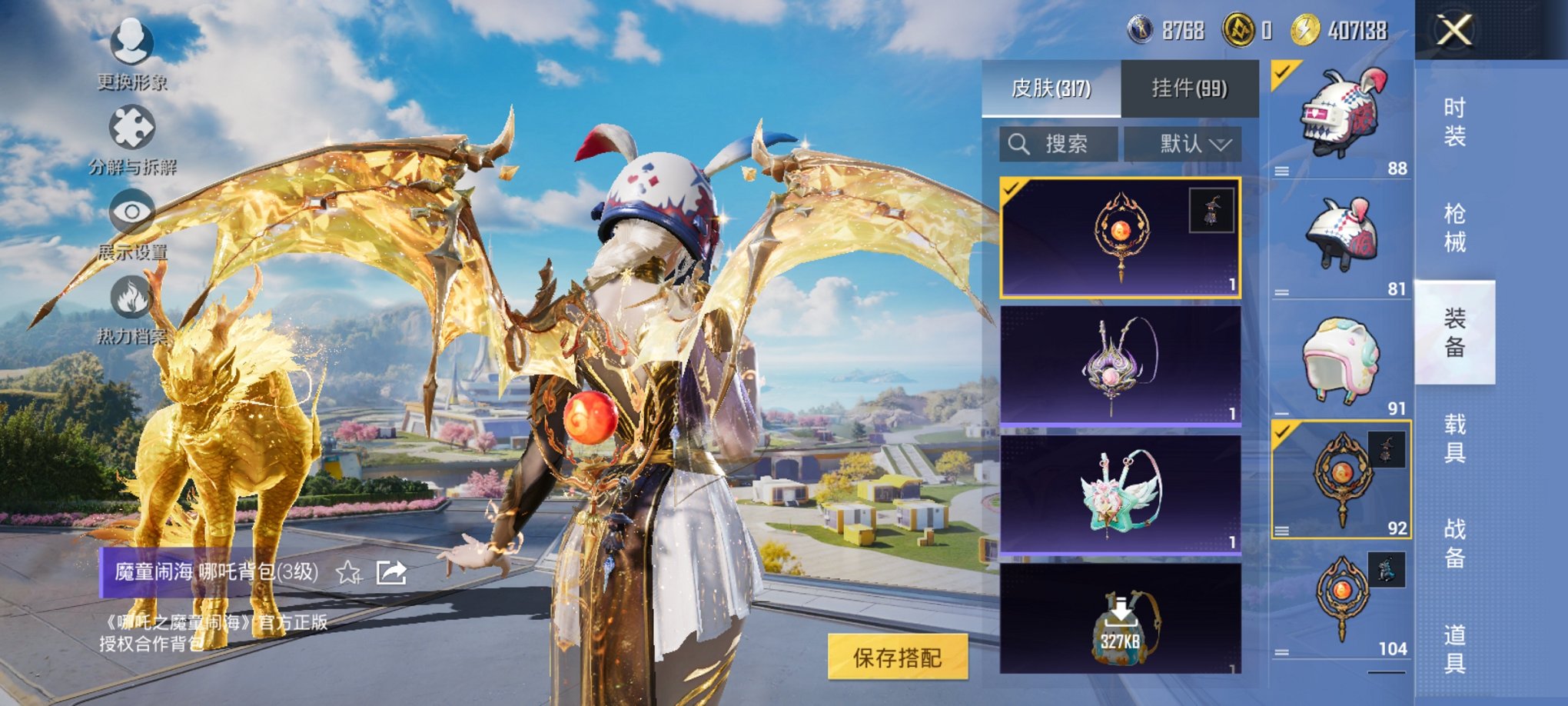The width and height of the screenshot is (1568, 706).
Task: Switch to the 时装 outfits category
Action: click(x=1454, y=122)
